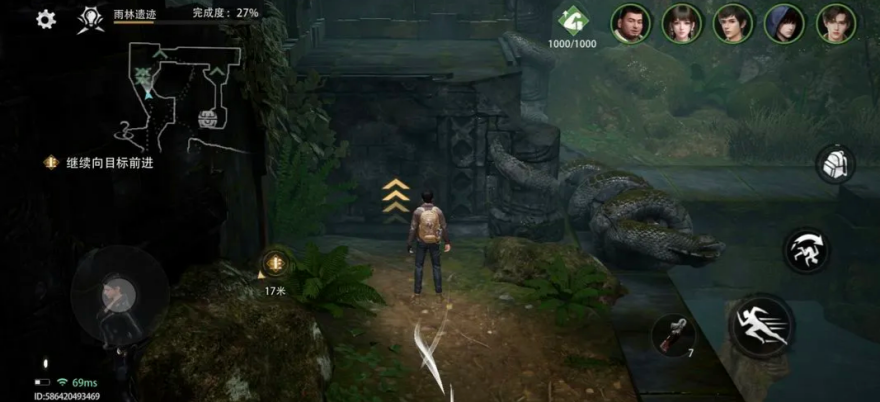Activate the dodge roll ability
Viewport: 880px width, 402px height.
pos(805,250)
